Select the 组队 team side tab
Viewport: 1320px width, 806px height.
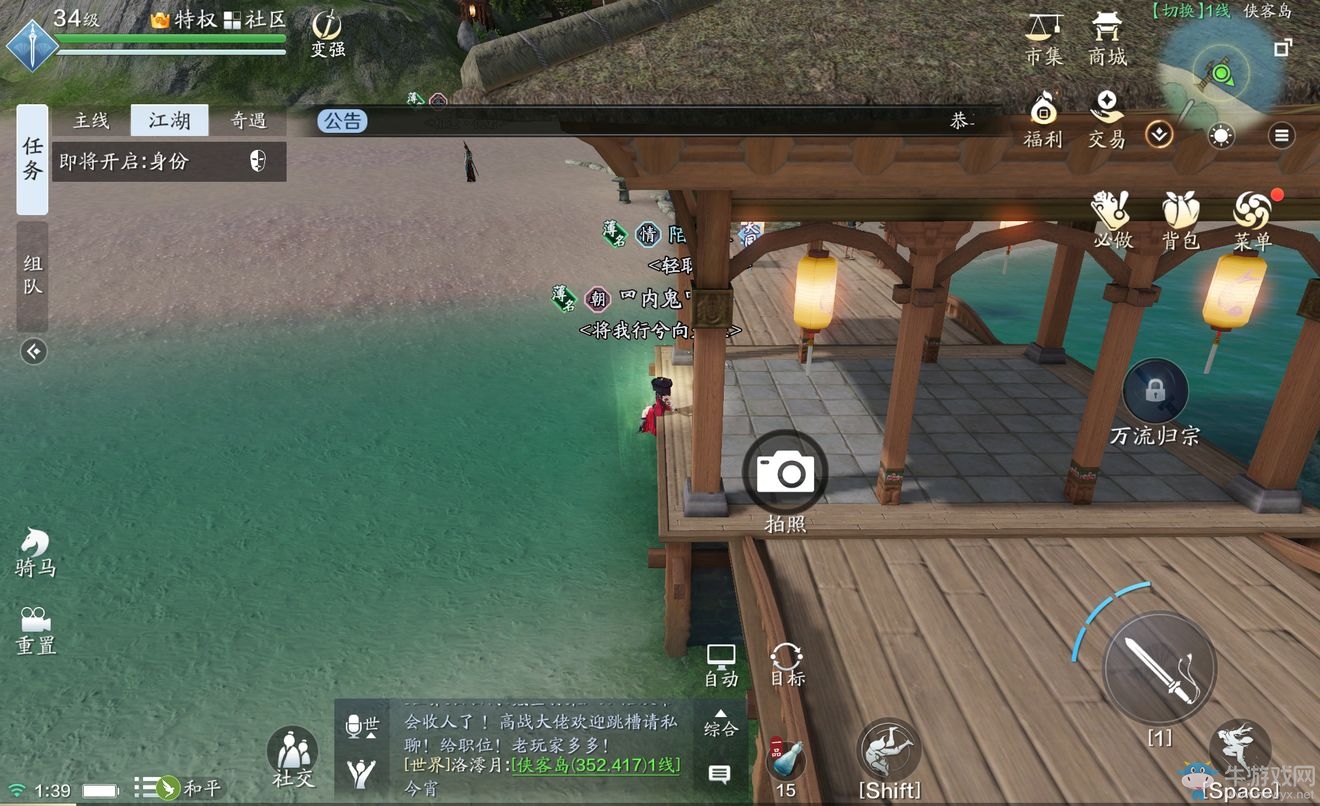coord(33,274)
